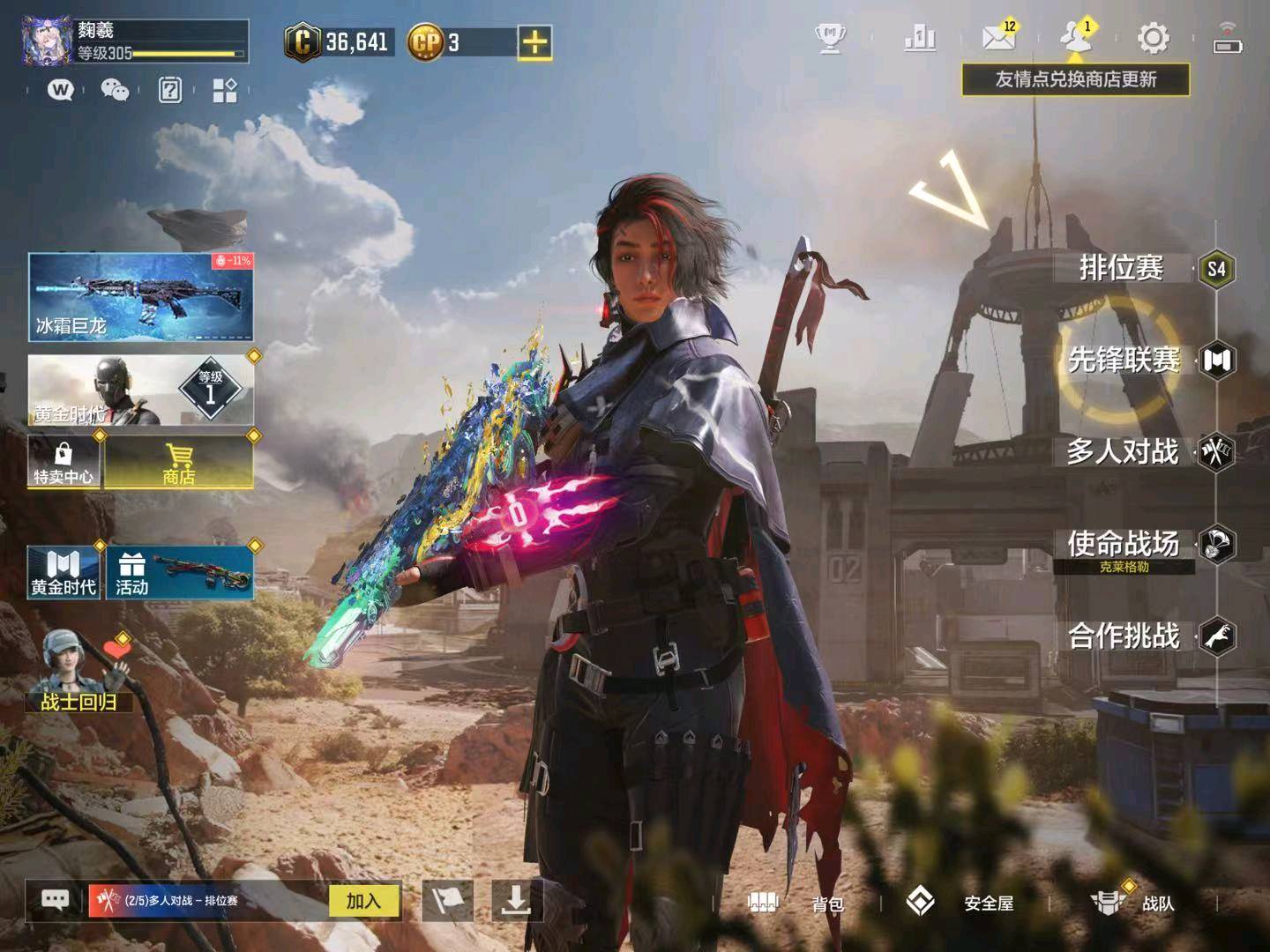Open 战队 clan menu
Image resolution: width=1270 pixels, height=952 pixels.
[x=1132, y=903]
